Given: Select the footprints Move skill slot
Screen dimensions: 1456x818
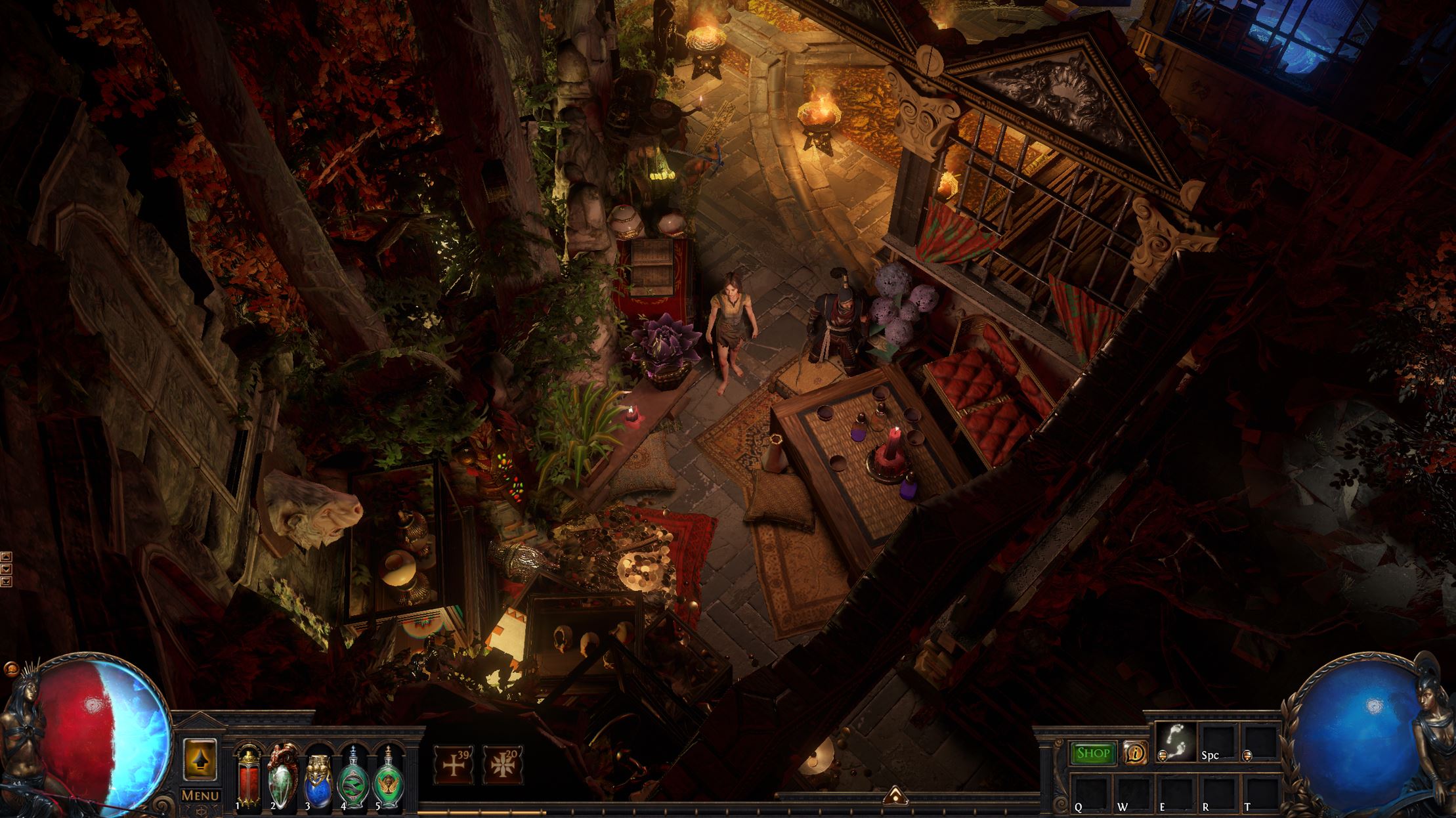Looking at the screenshot, I should pyautogui.click(x=1176, y=742).
